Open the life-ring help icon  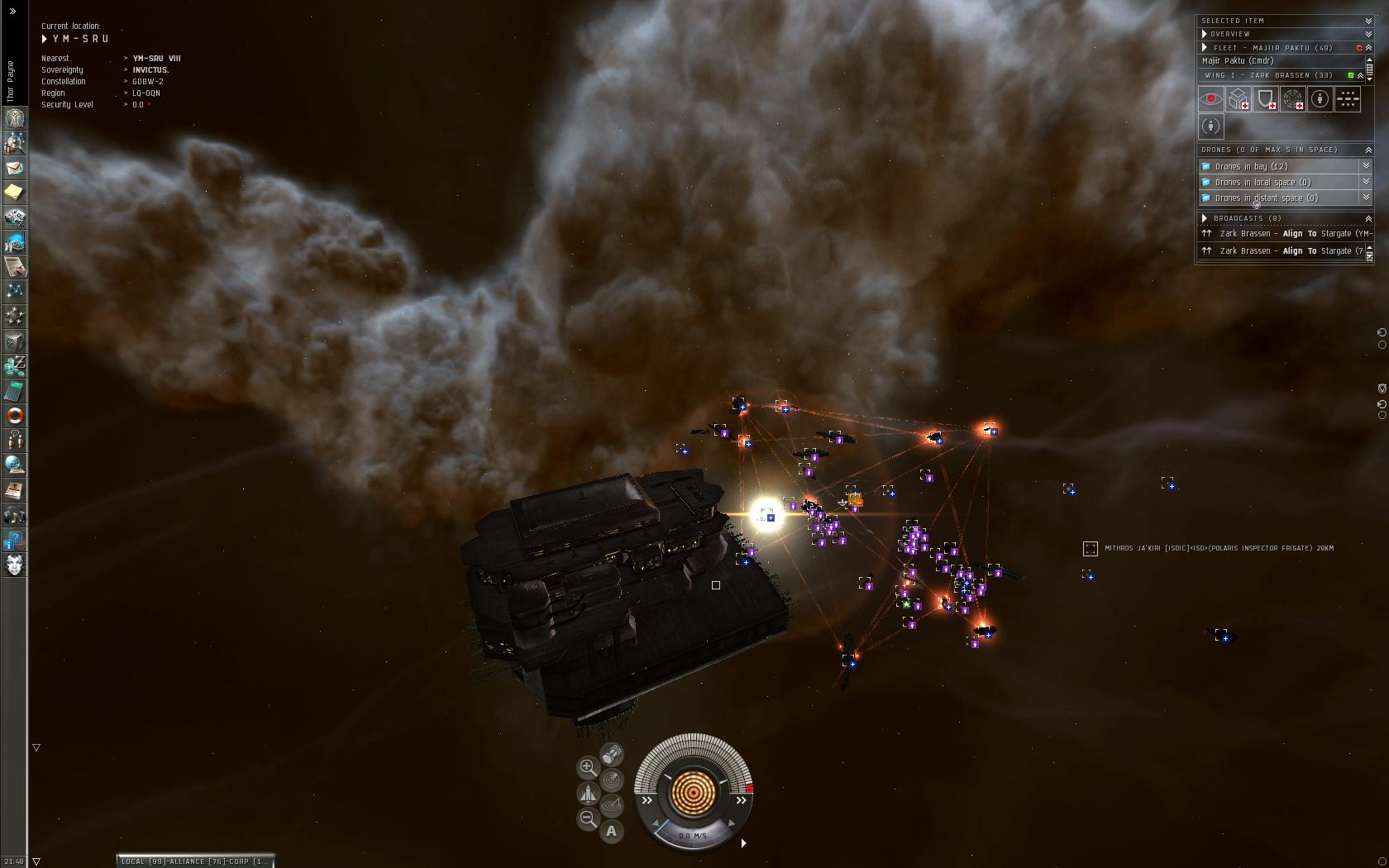tap(15, 415)
